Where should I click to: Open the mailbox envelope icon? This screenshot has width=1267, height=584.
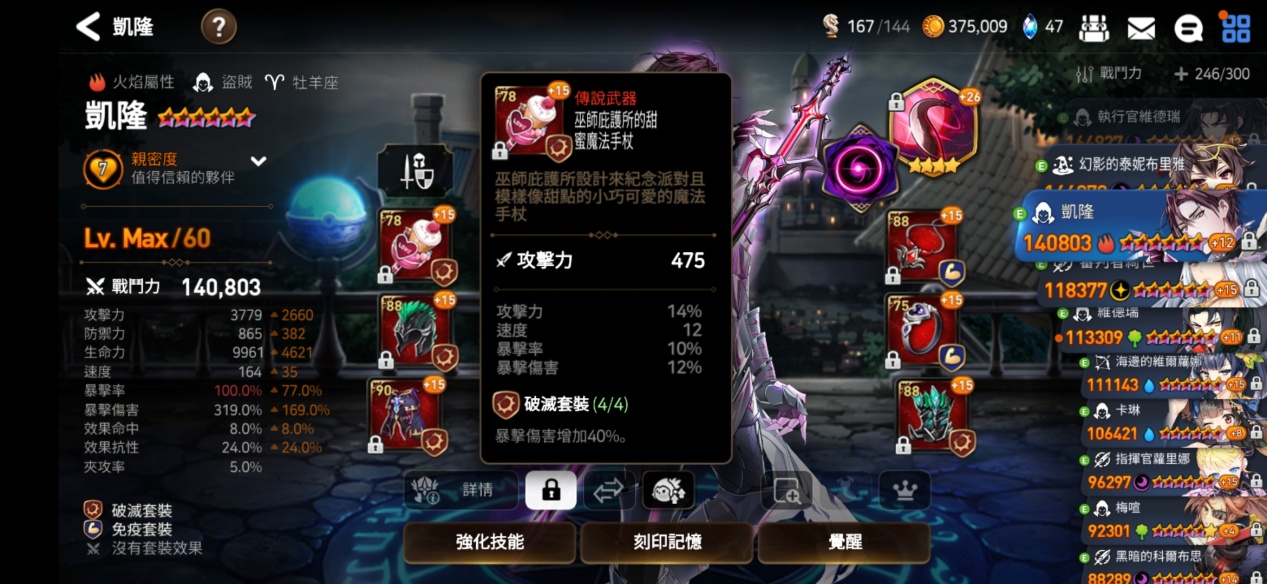[1141, 28]
